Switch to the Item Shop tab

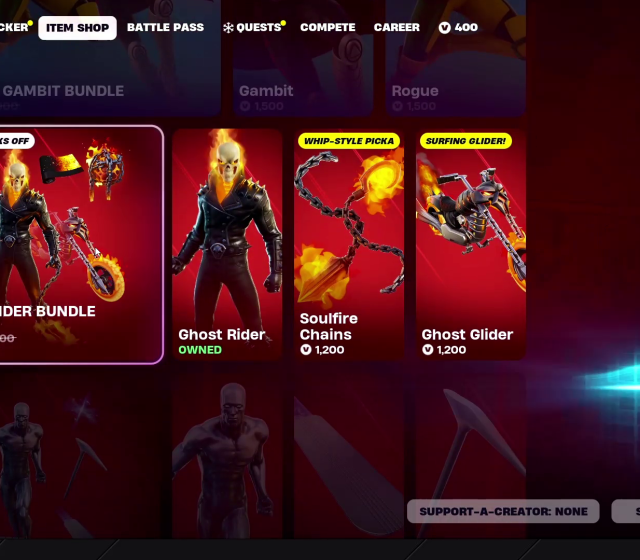click(x=77, y=28)
